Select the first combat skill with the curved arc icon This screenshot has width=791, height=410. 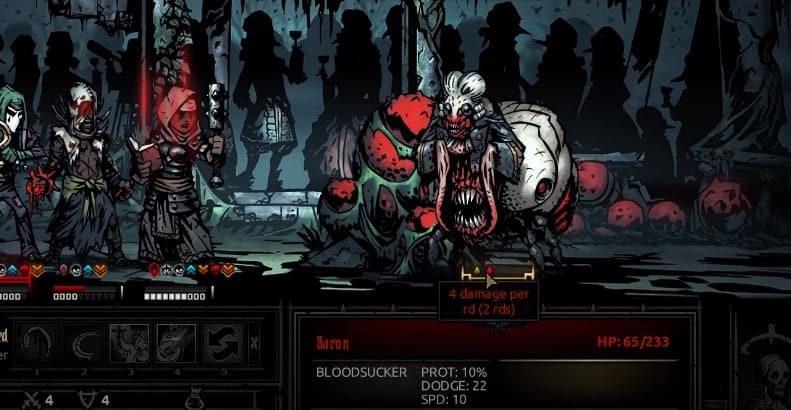(x=38, y=343)
